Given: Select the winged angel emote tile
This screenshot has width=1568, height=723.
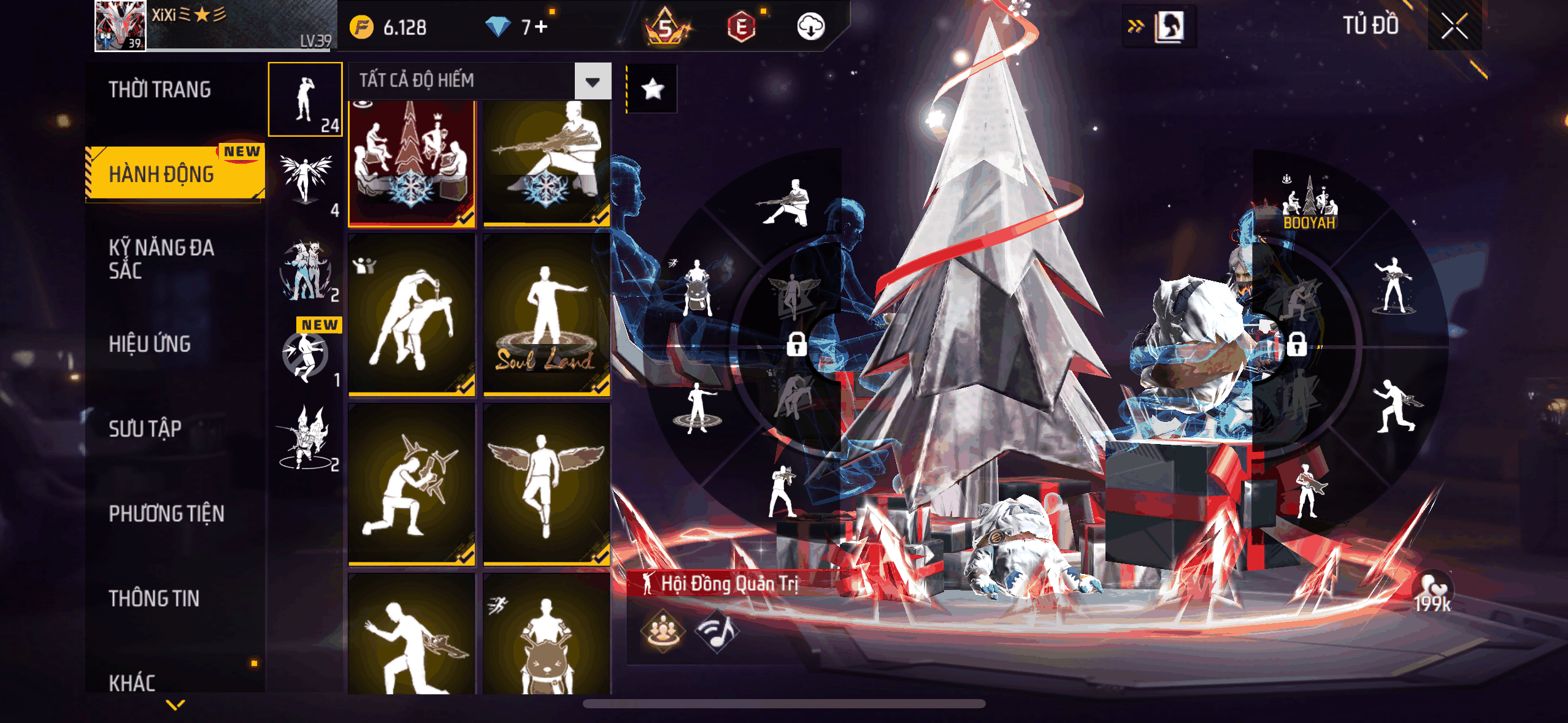Looking at the screenshot, I should [x=546, y=483].
